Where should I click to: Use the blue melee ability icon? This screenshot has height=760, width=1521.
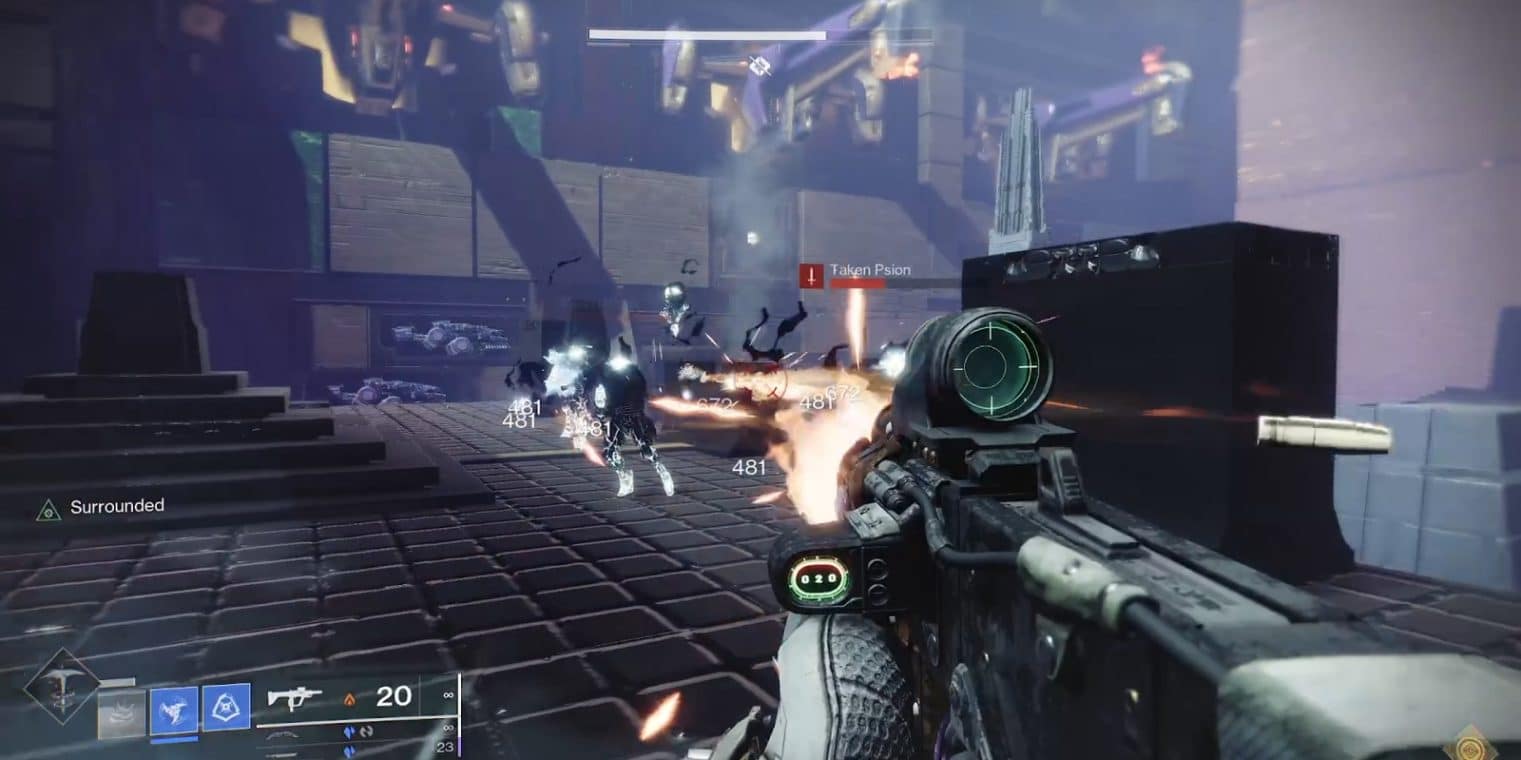point(173,710)
